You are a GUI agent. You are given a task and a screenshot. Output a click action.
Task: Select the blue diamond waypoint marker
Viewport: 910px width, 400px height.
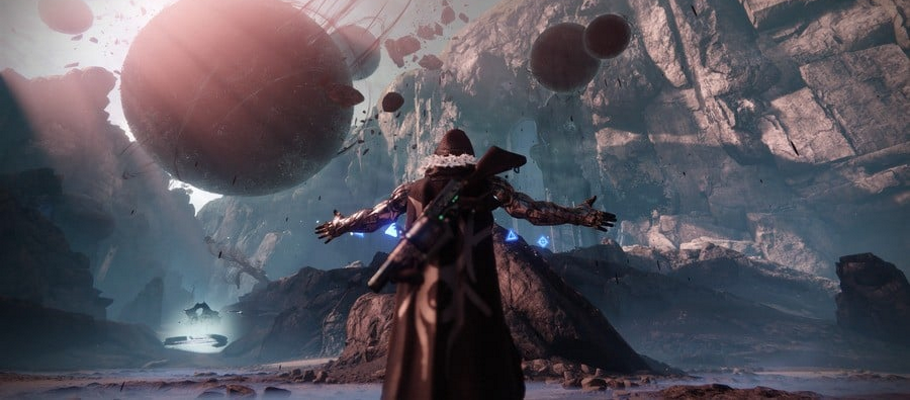click(x=543, y=241)
